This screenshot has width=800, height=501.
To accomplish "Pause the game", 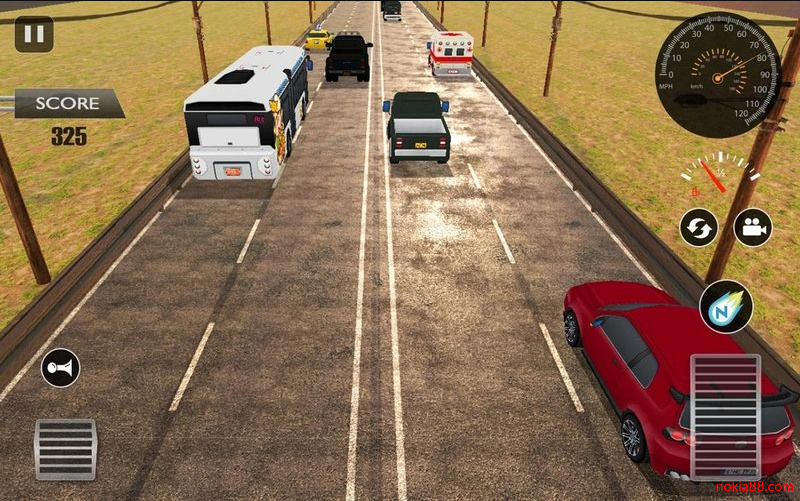I will point(34,34).
